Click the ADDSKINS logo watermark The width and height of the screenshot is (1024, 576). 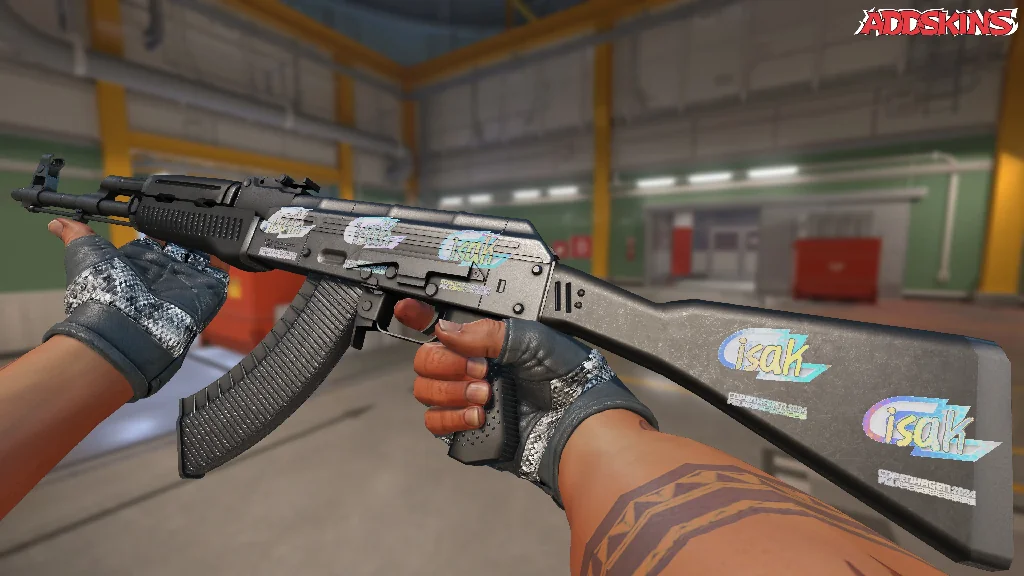937,22
